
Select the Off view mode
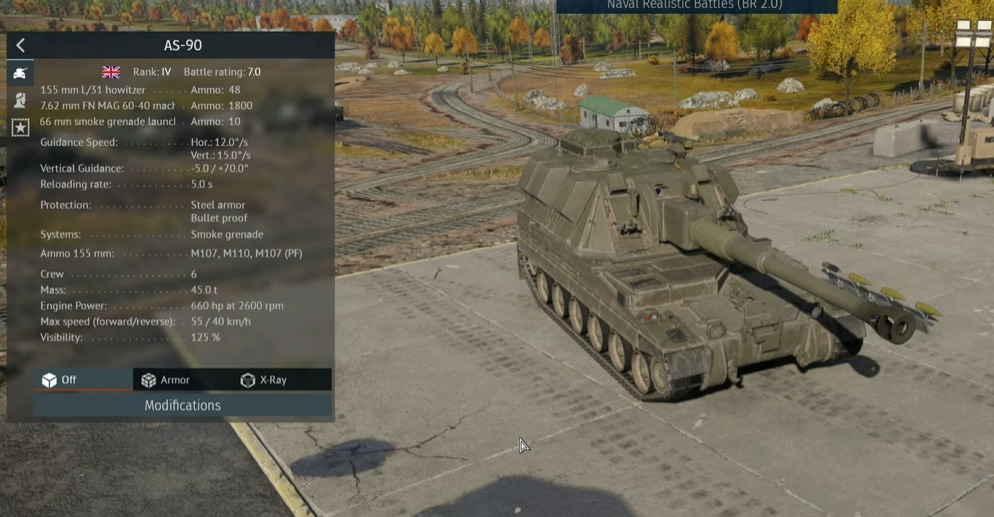click(60, 380)
